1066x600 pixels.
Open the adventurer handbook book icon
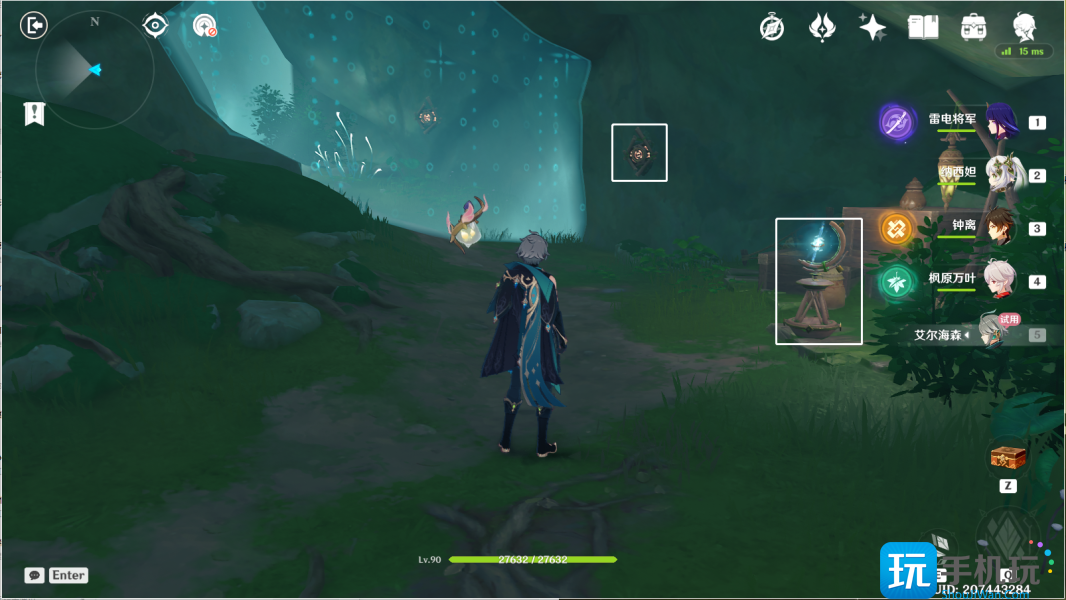tap(922, 27)
